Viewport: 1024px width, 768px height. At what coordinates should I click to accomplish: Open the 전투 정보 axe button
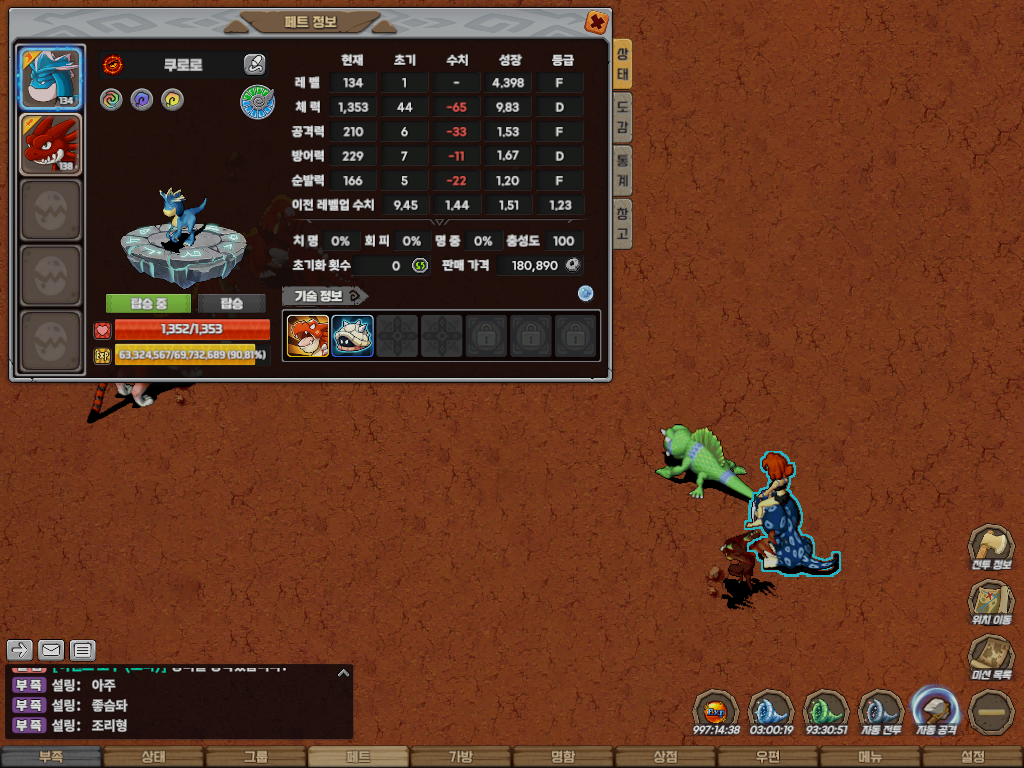tap(991, 547)
